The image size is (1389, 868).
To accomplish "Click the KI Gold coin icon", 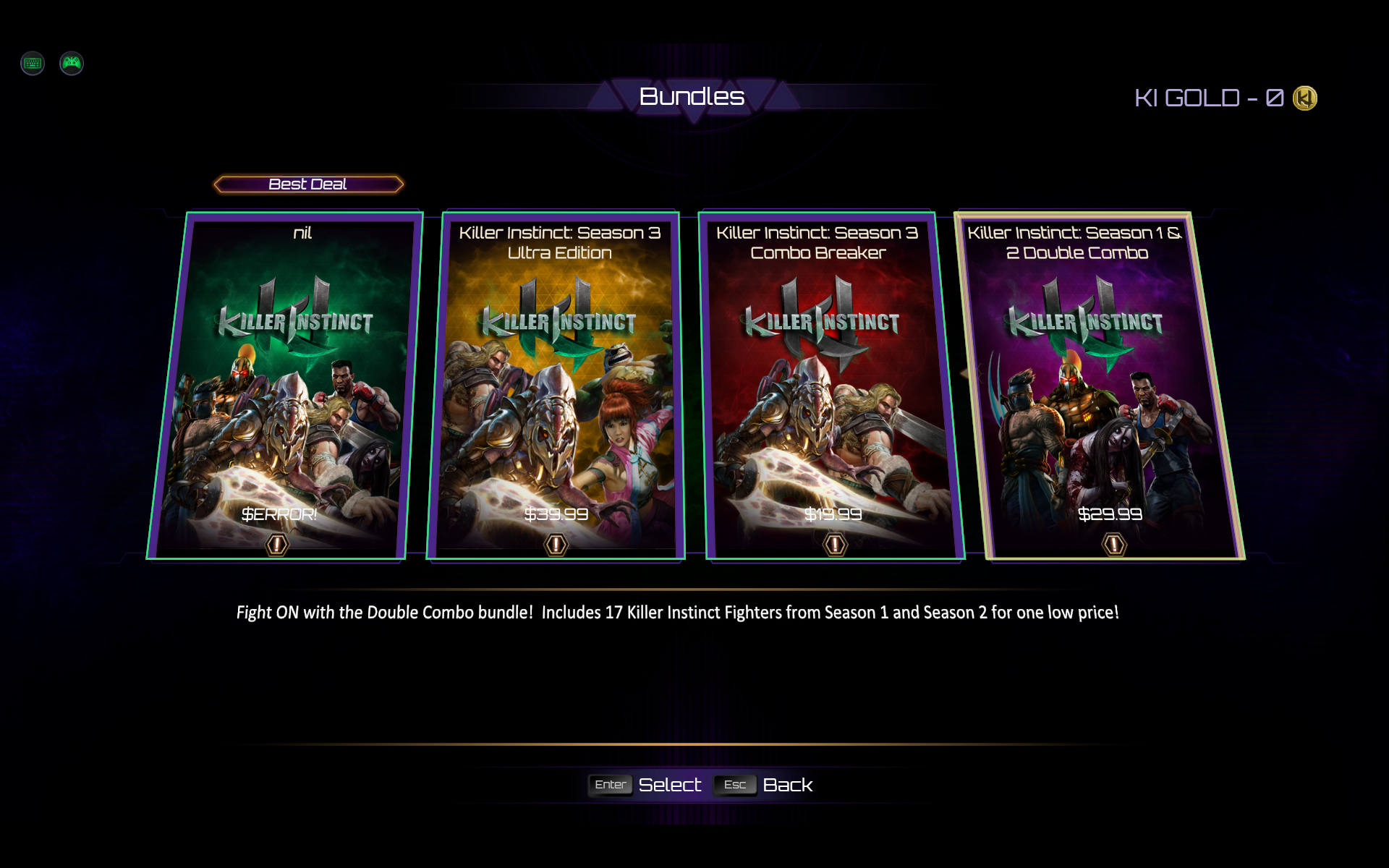I will 1305,98.
